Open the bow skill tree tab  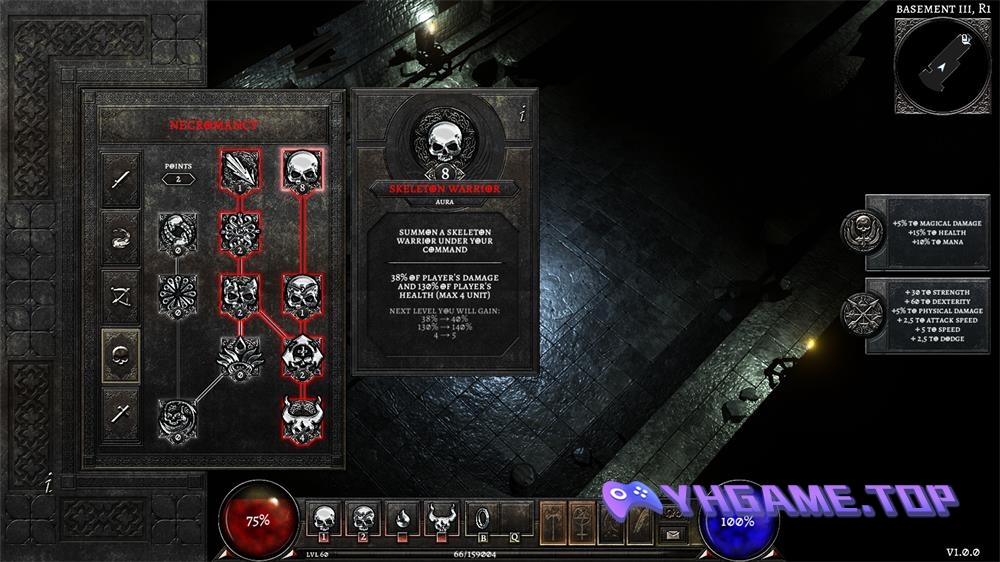pos(120,294)
